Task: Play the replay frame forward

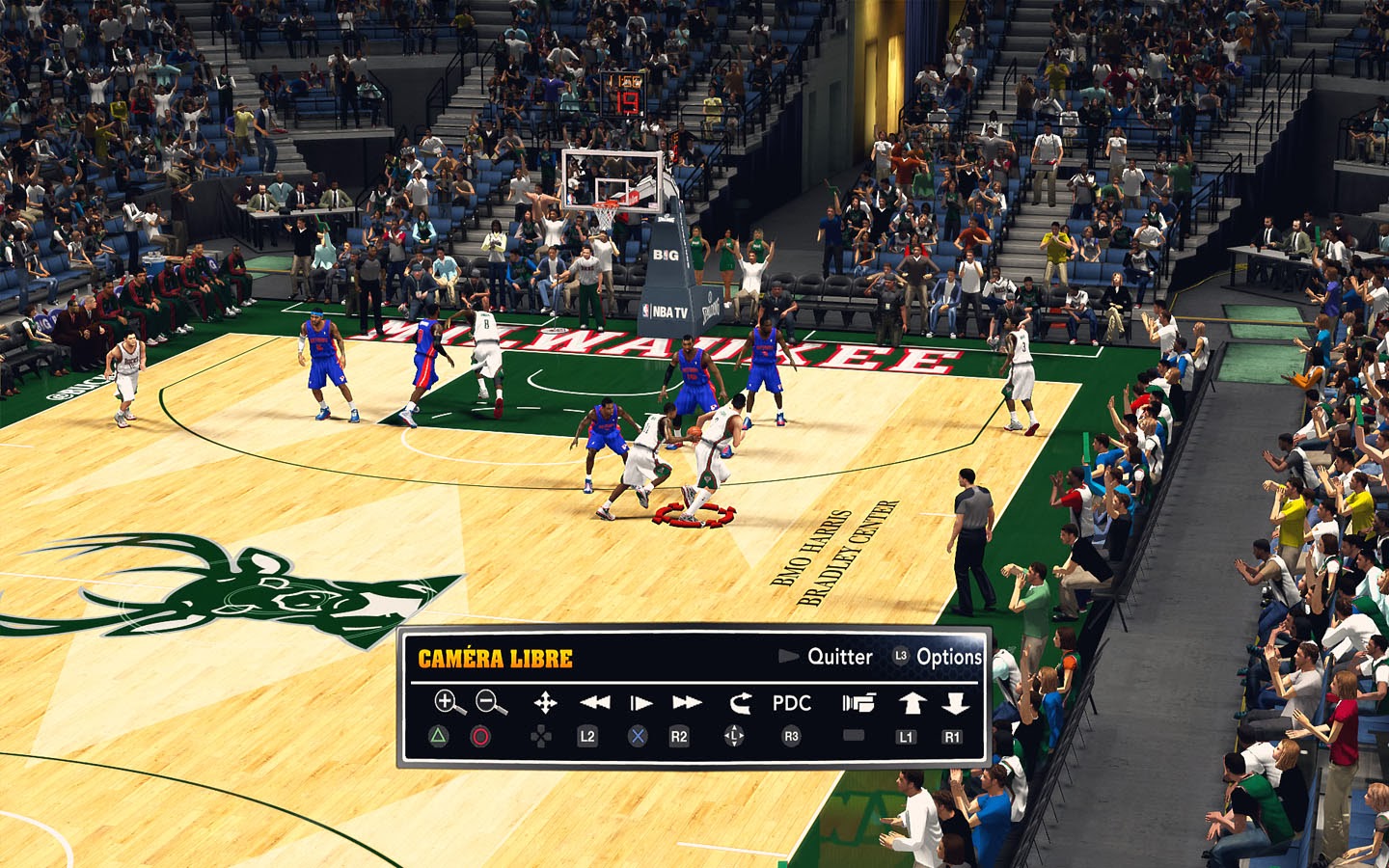Action: pos(640,703)
